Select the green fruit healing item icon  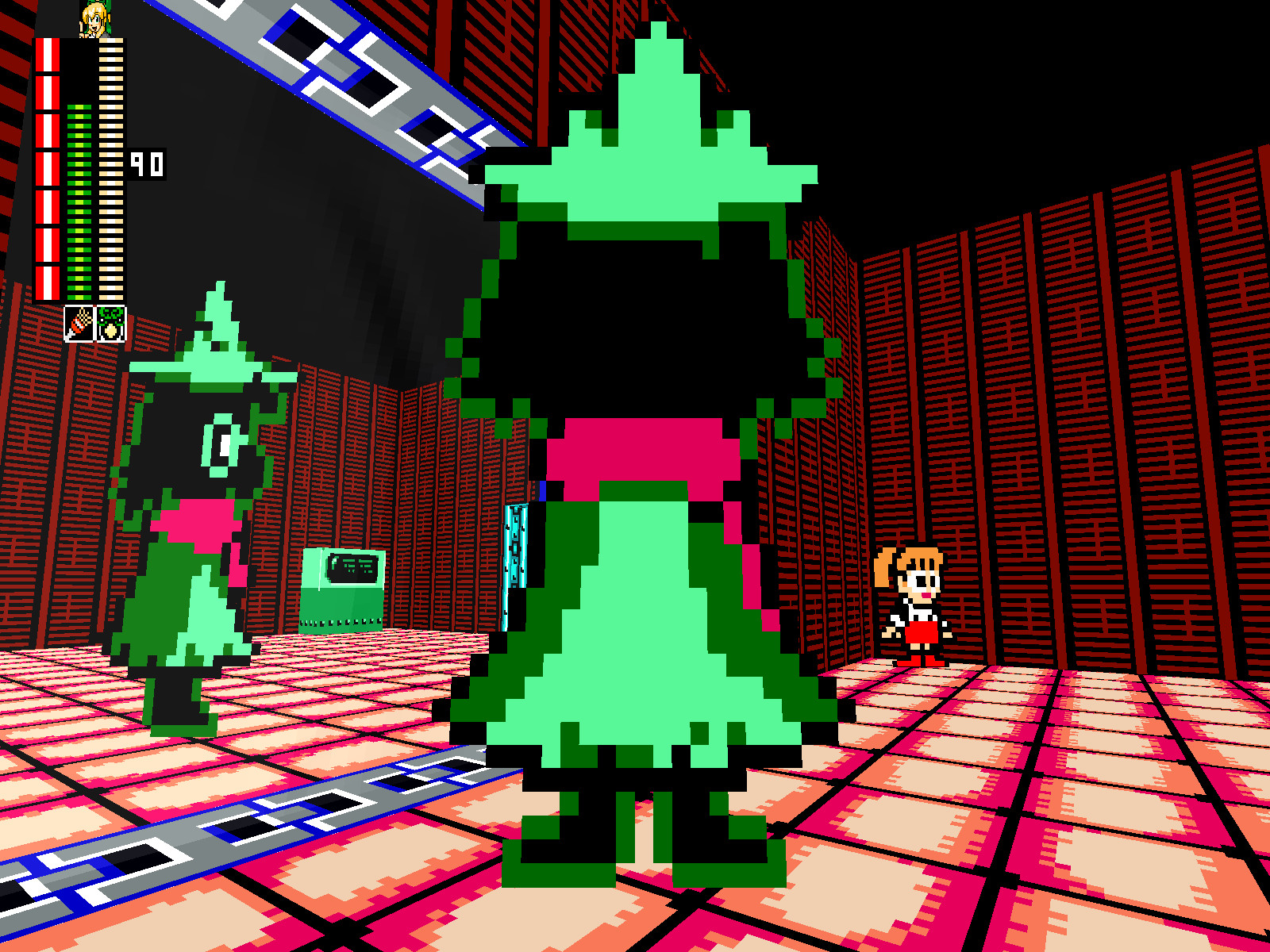click(x=111, y=325)
